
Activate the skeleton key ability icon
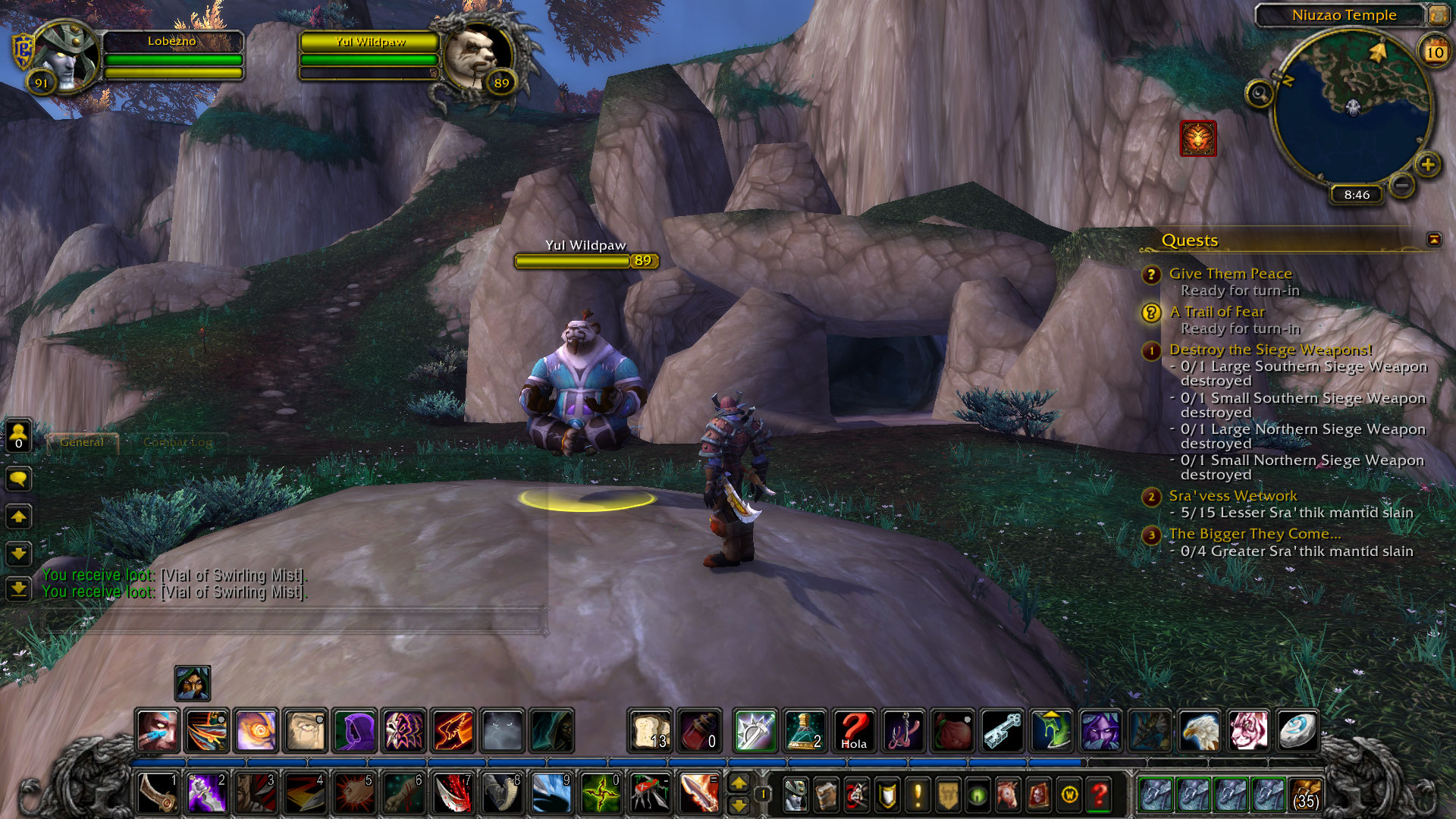(x=1002, y=731)
